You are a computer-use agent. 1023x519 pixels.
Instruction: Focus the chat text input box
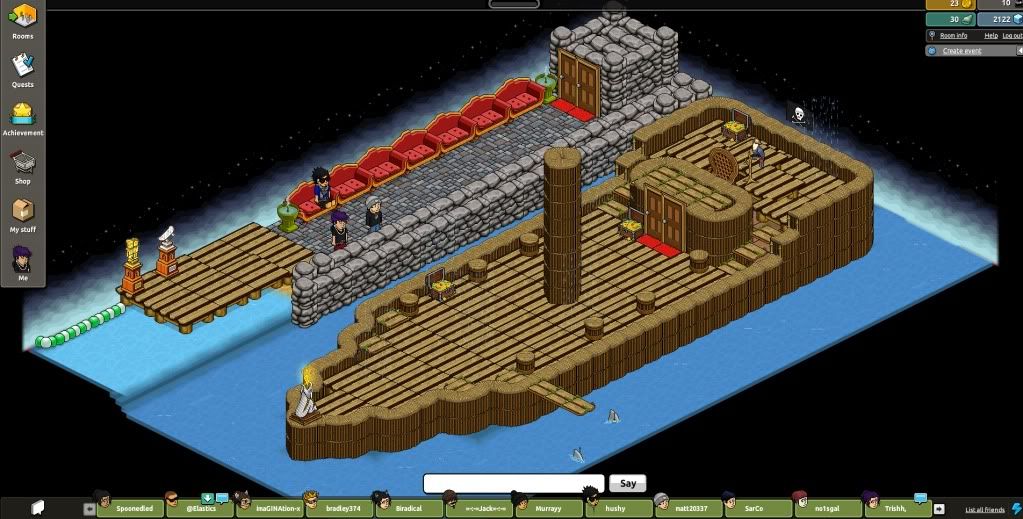click(x=513, y=483)
